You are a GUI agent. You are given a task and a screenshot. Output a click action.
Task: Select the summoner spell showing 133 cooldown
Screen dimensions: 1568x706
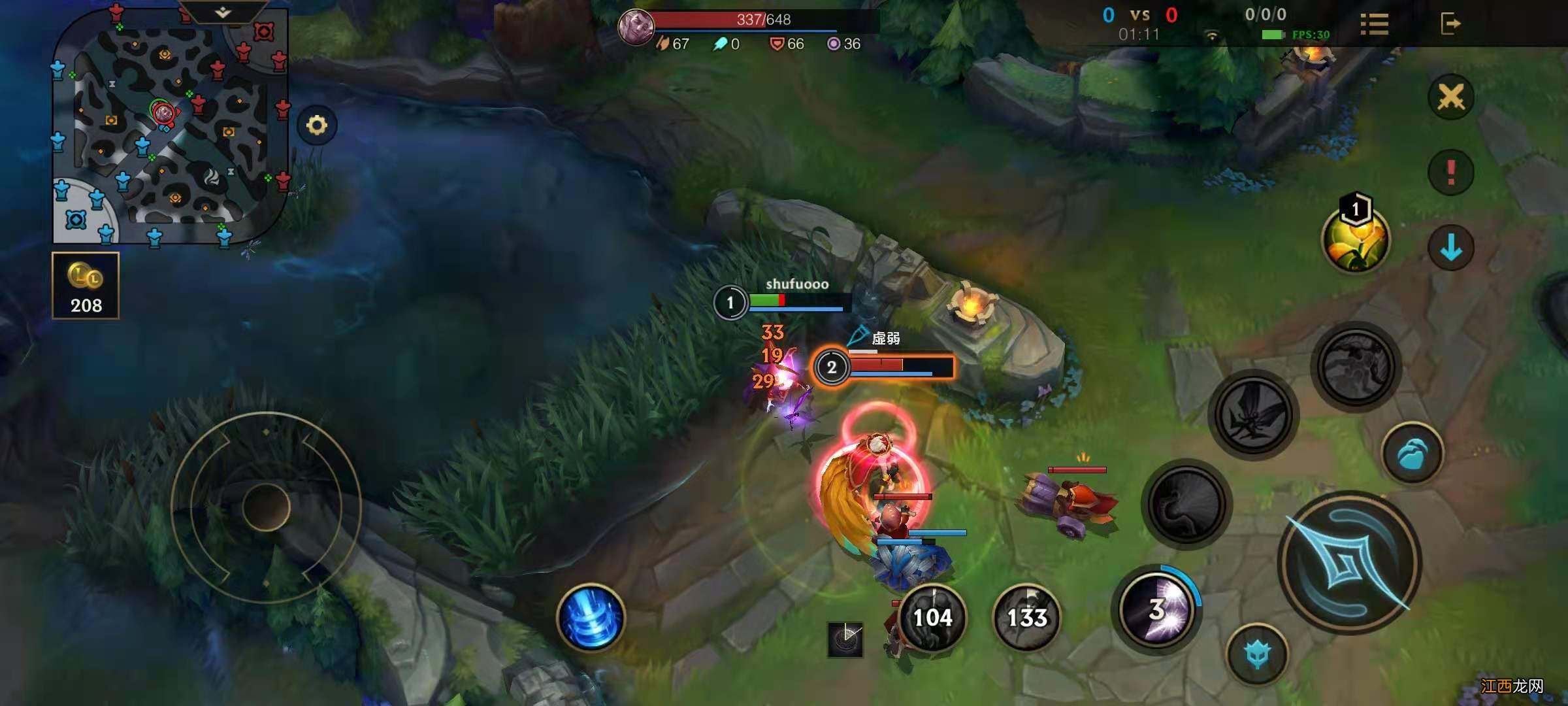coord(1026,617)
